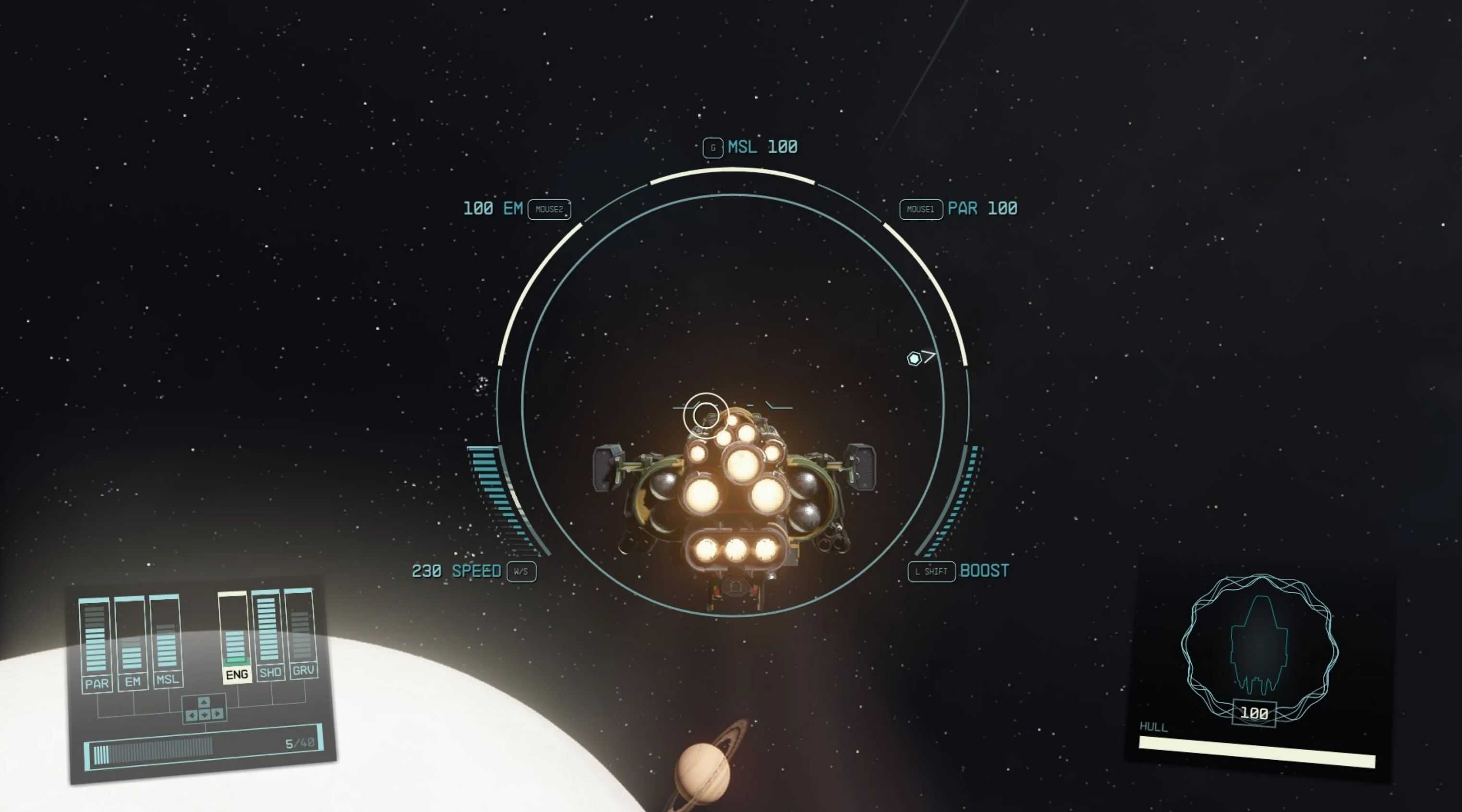The image size is (1462, 812).
Task: Select the MSL missile power column
Action: point(166,641)
